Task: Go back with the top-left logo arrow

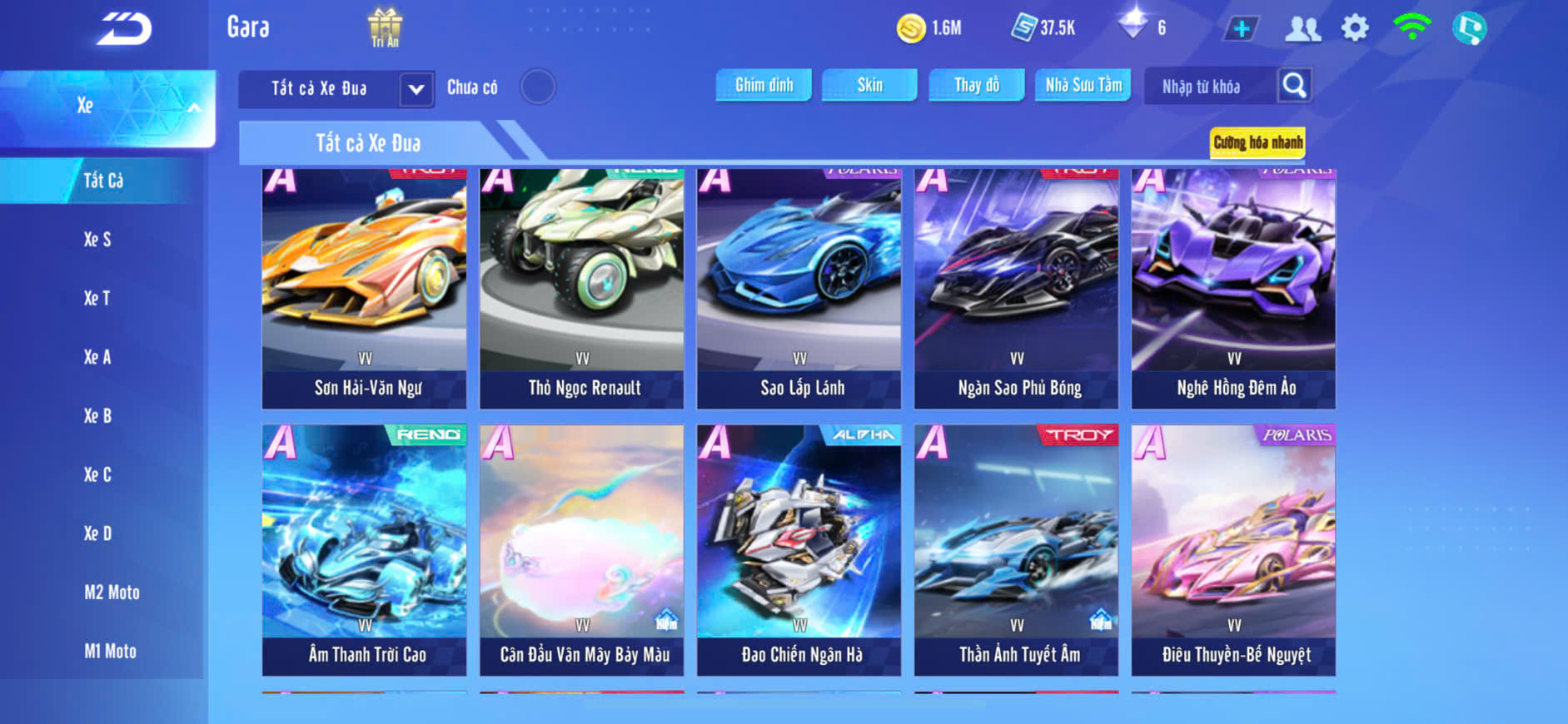Action: [124, 29]
